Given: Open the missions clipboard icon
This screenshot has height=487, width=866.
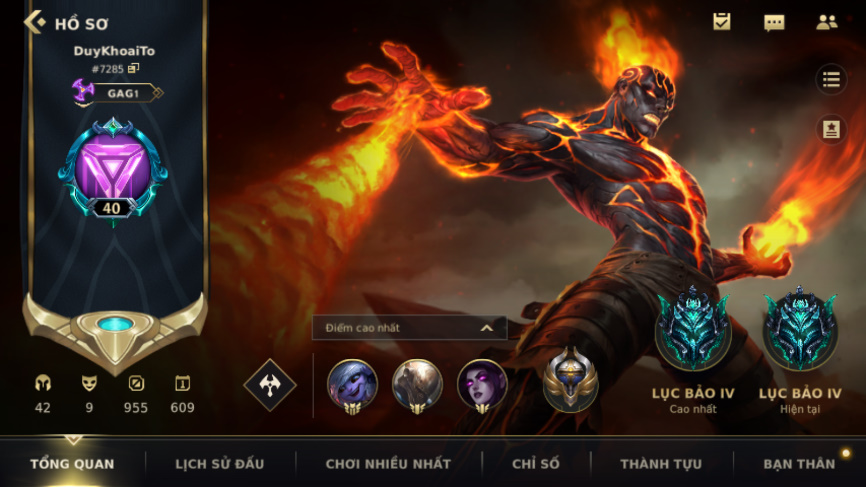Looking at the screenshot, I should (721, 22).
